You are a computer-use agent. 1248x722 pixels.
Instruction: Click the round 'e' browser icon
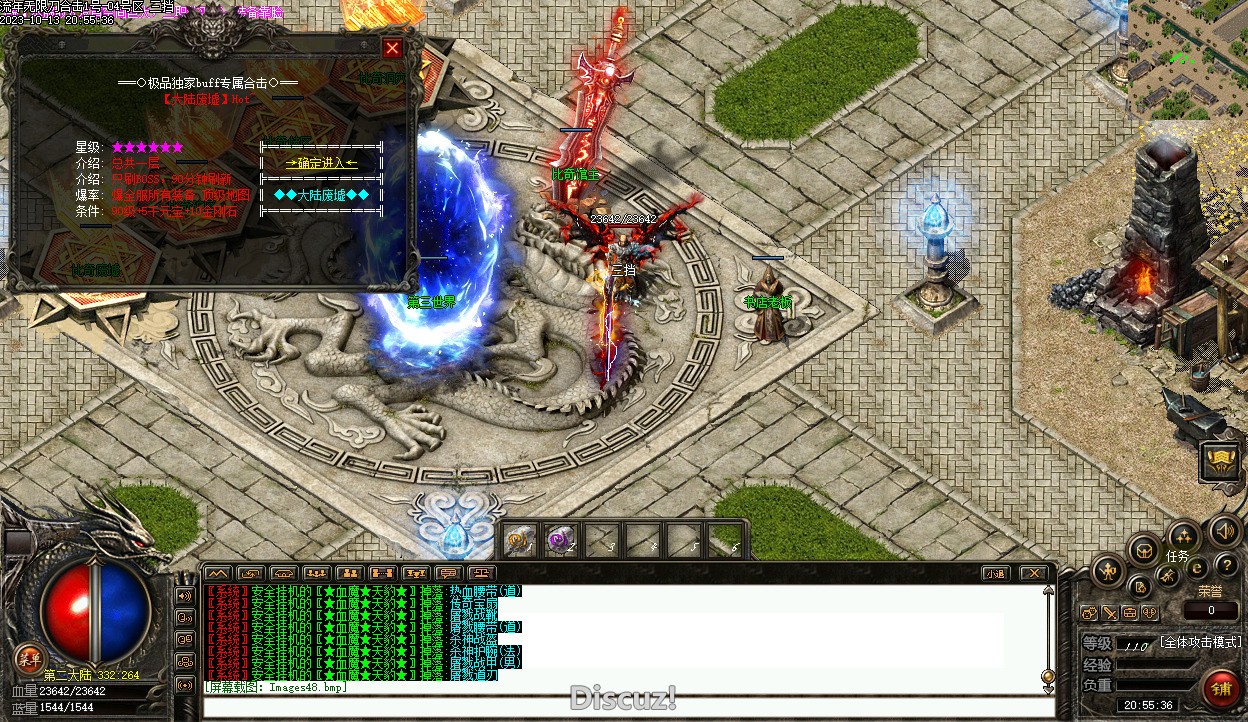coord(1197,568)
